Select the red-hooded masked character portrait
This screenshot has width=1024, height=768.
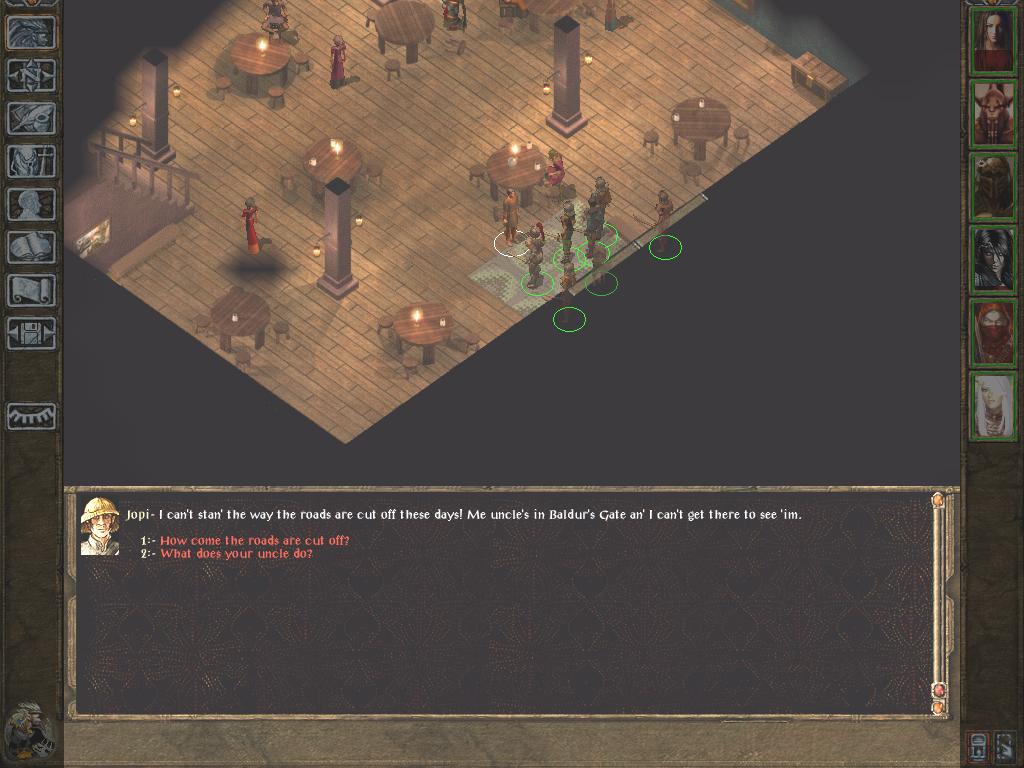pos(993,334)
